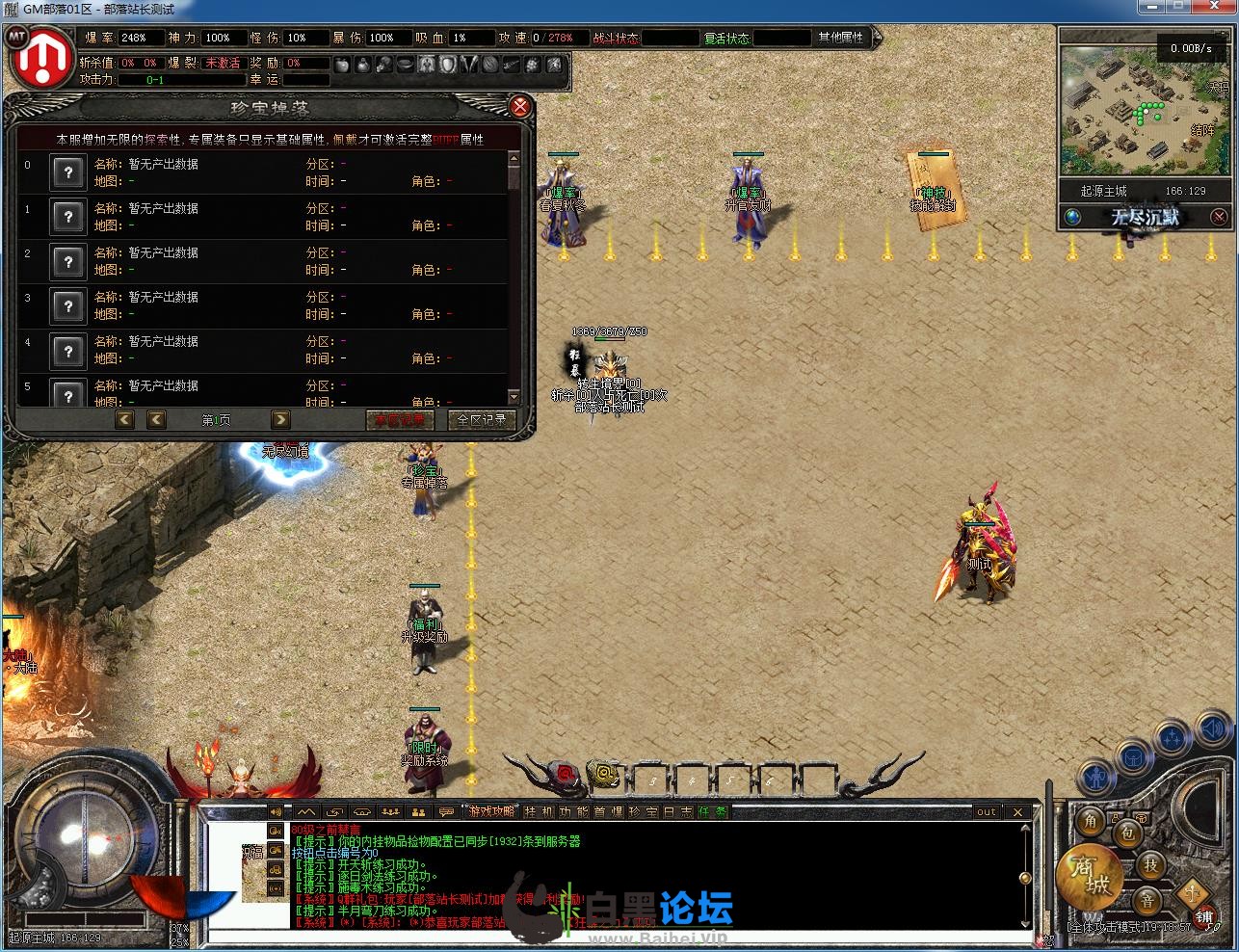
Task: Open 其他属性 other attributes in top bar
Action: click(x=840, y=38)
